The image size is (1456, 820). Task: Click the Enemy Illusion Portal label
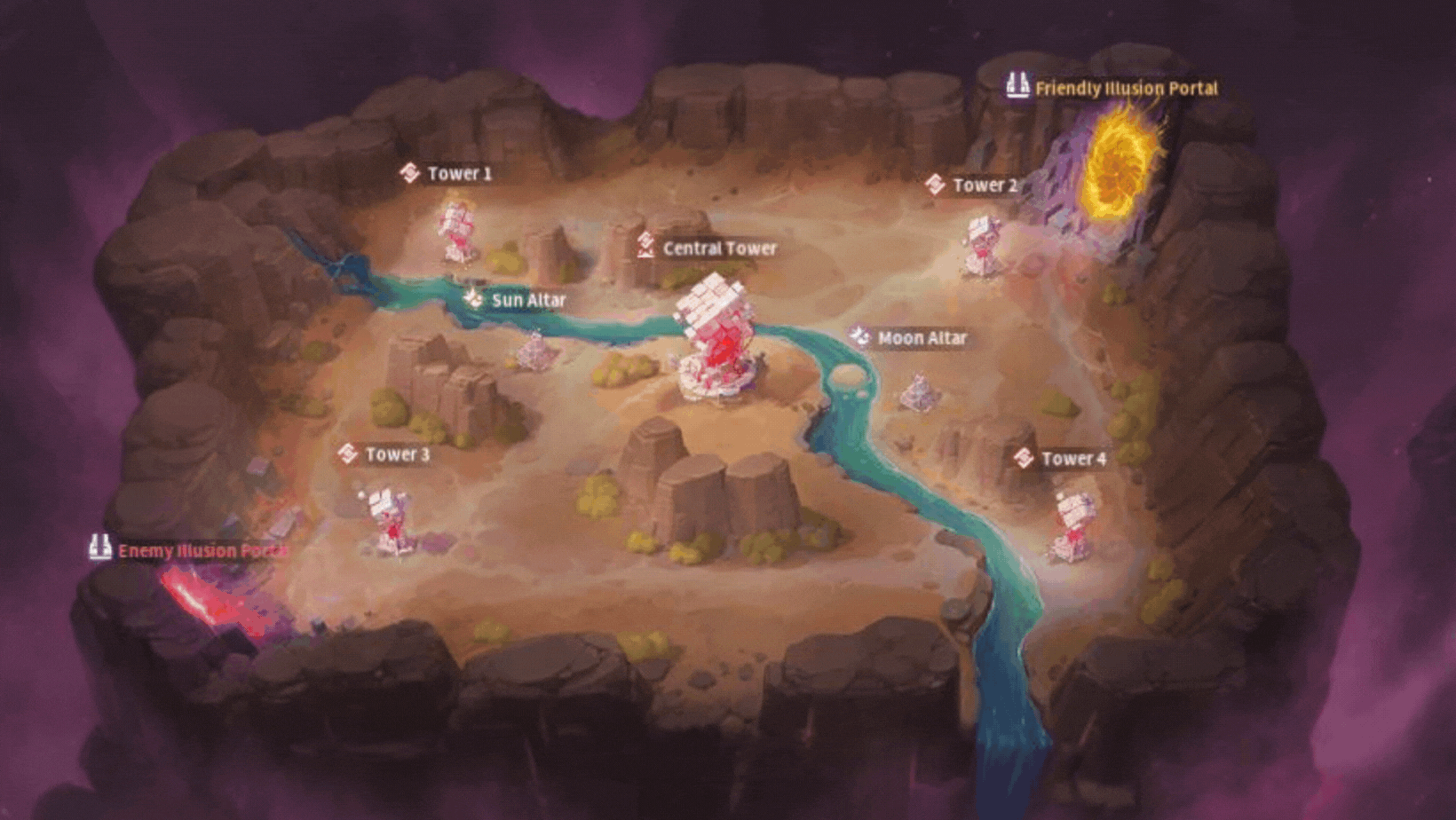(x=189, y=550)
